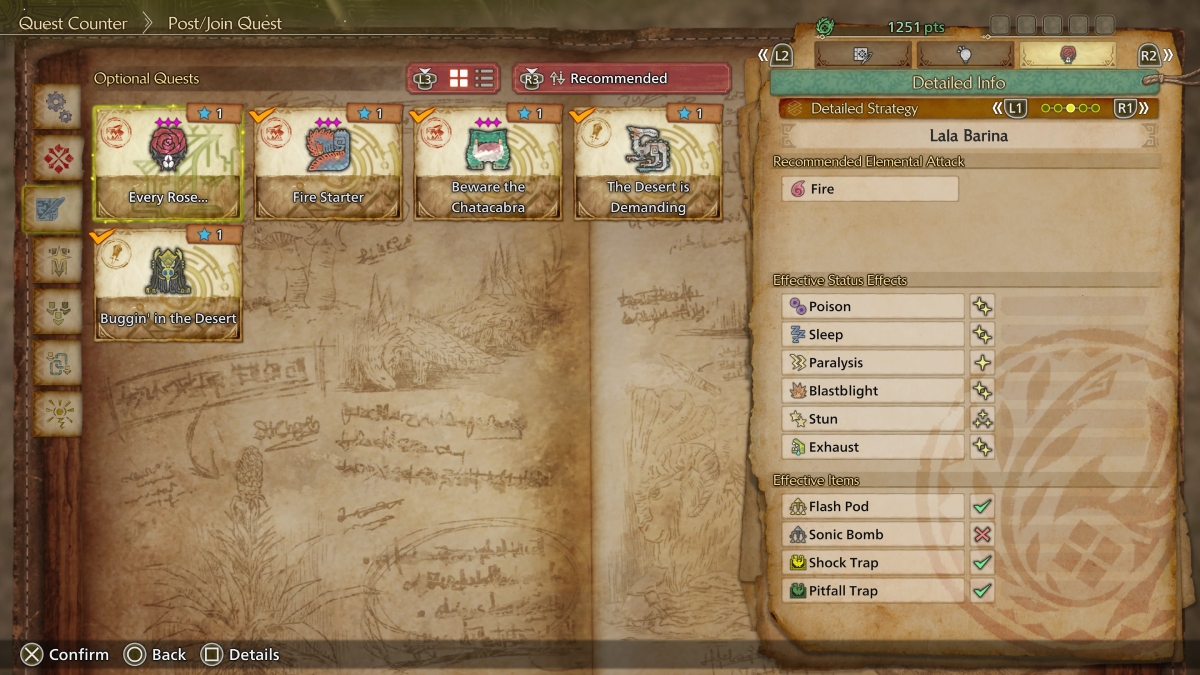The width and height of the screenshot is (1200, 675).
Task: Select the Sonic Bomb item row
Action: point(872,535)
